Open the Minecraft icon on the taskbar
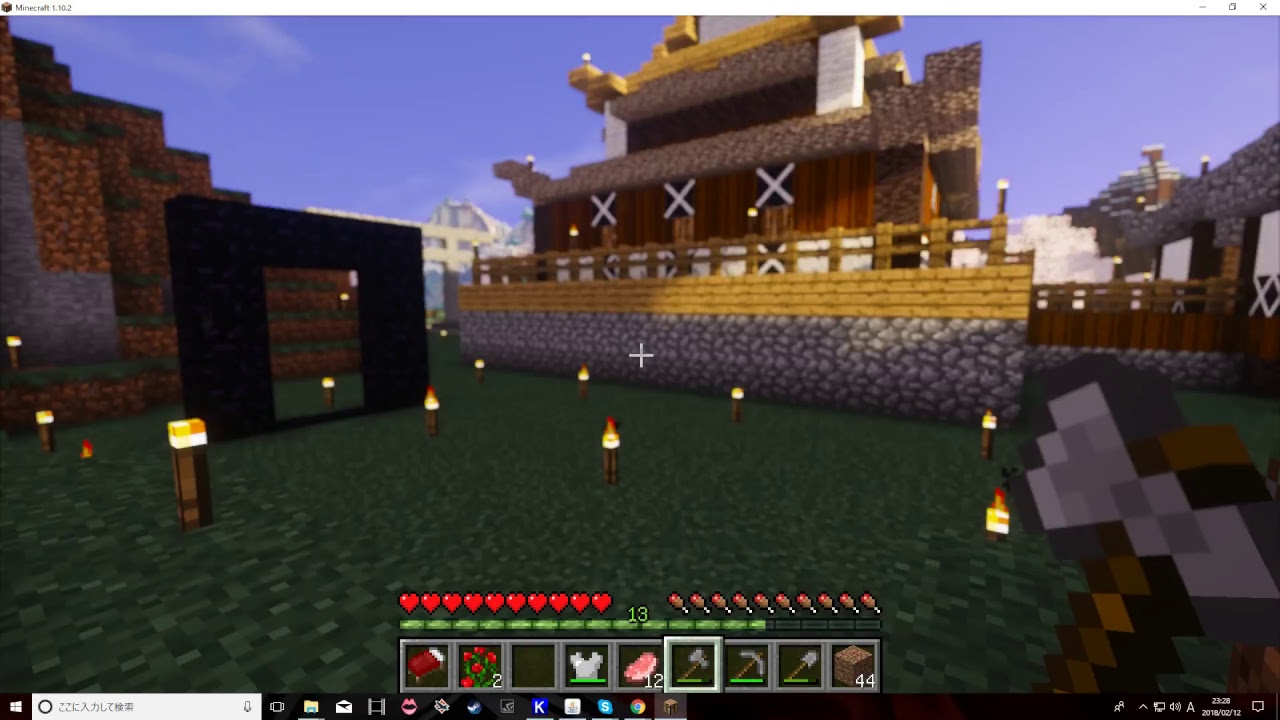The width and height of the screenshot is (1280, 720). pyautogui.click(x=669, y=707)
